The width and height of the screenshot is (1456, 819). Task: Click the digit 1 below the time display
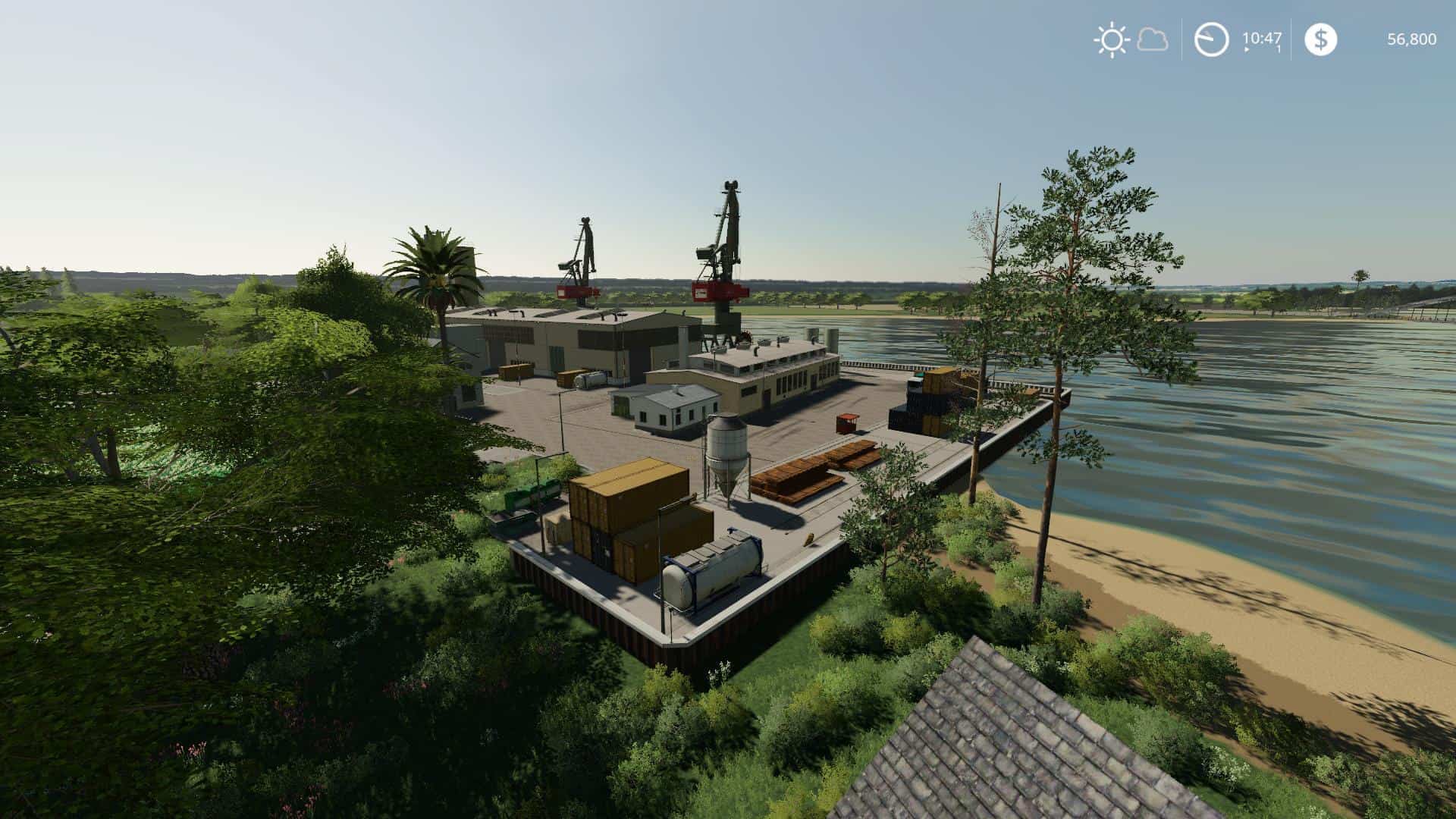1279,49
